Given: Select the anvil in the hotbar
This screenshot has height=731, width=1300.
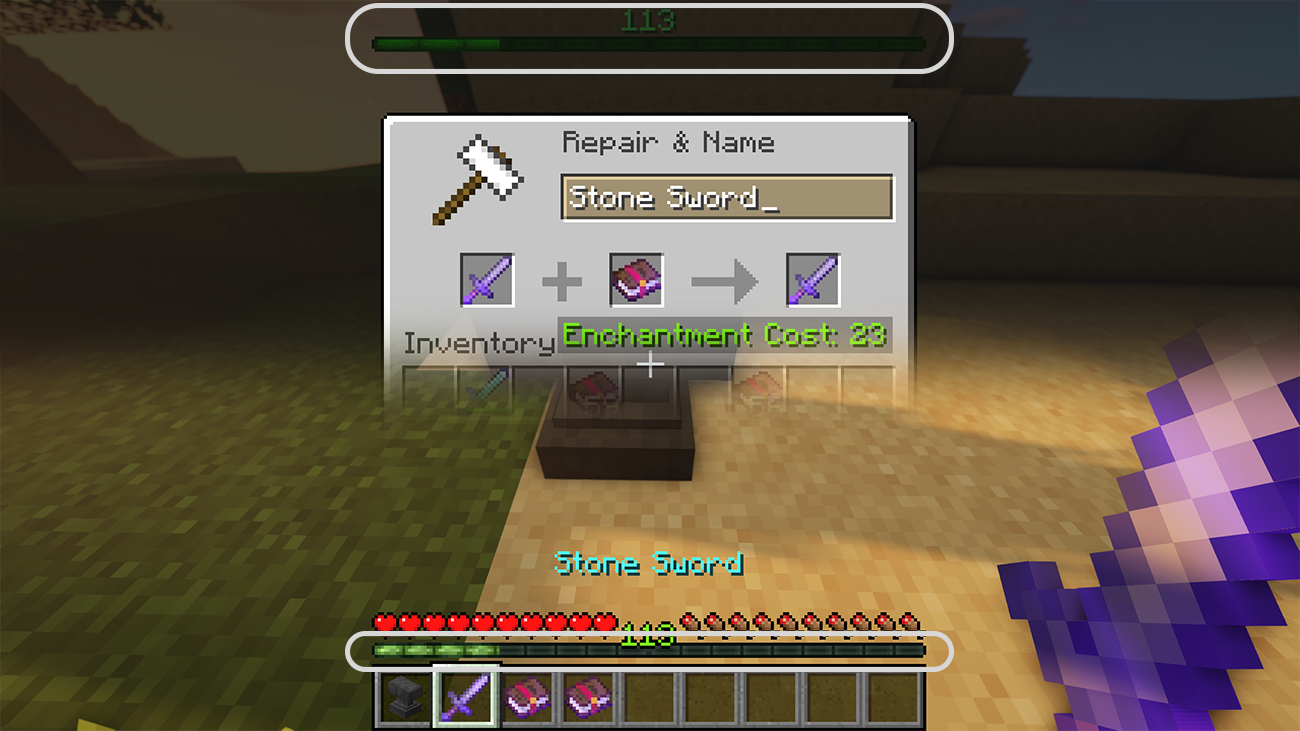Looking at the screenshot, I should tap(404, 697).
